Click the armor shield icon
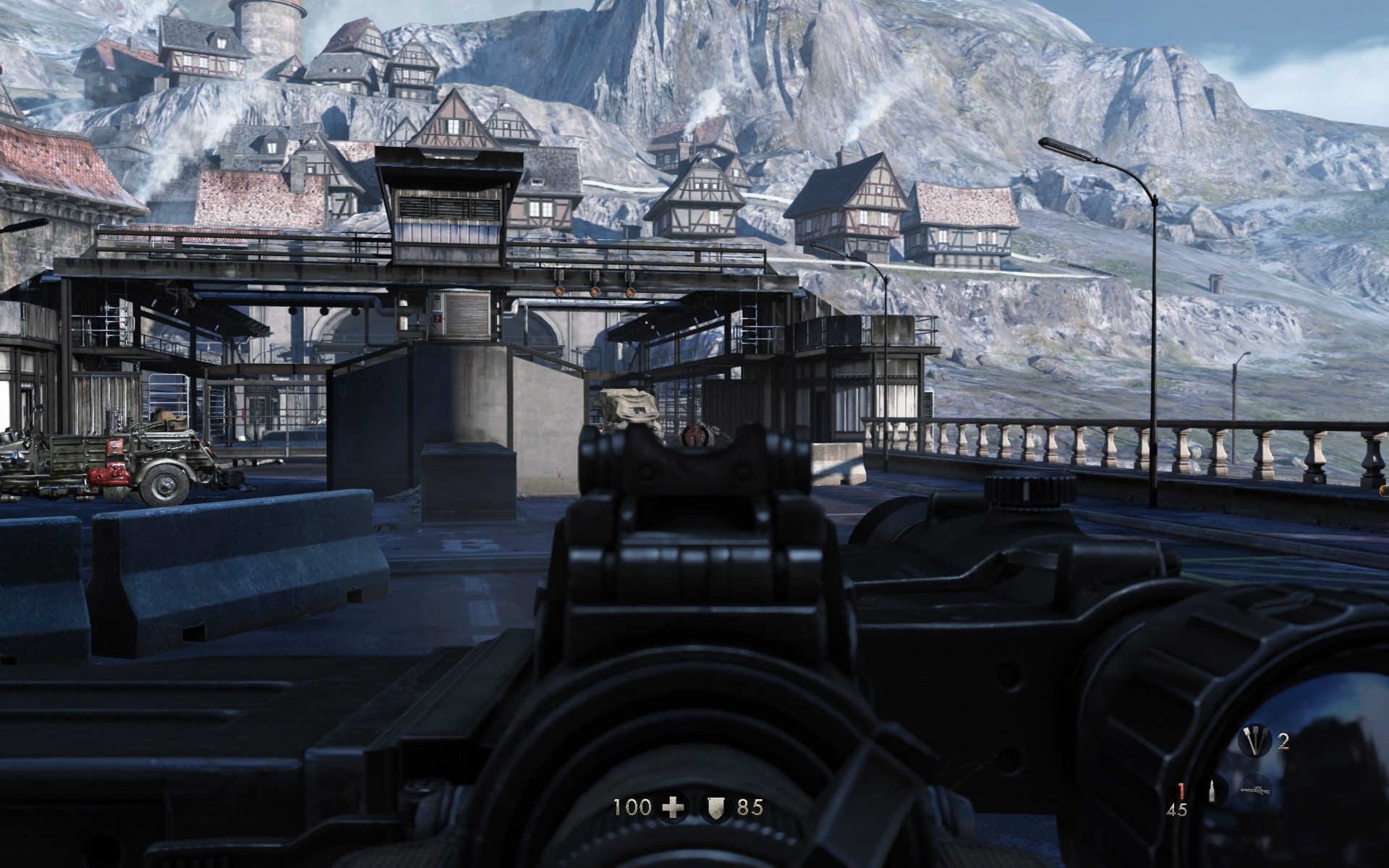 pyautogui.click(x=715, y=807)
